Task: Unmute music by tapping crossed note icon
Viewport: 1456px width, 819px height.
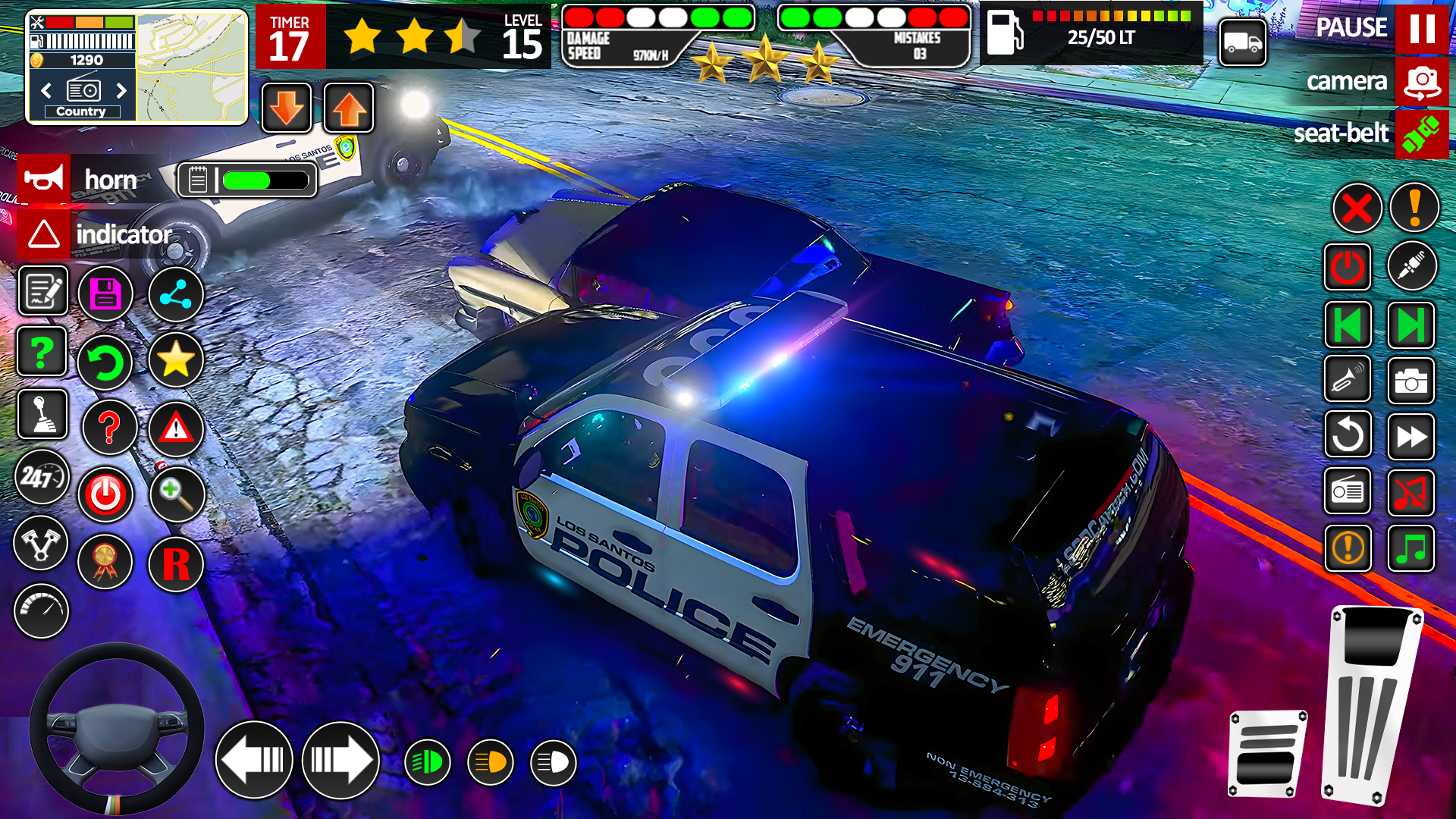Action: [x=1412, y=491]
